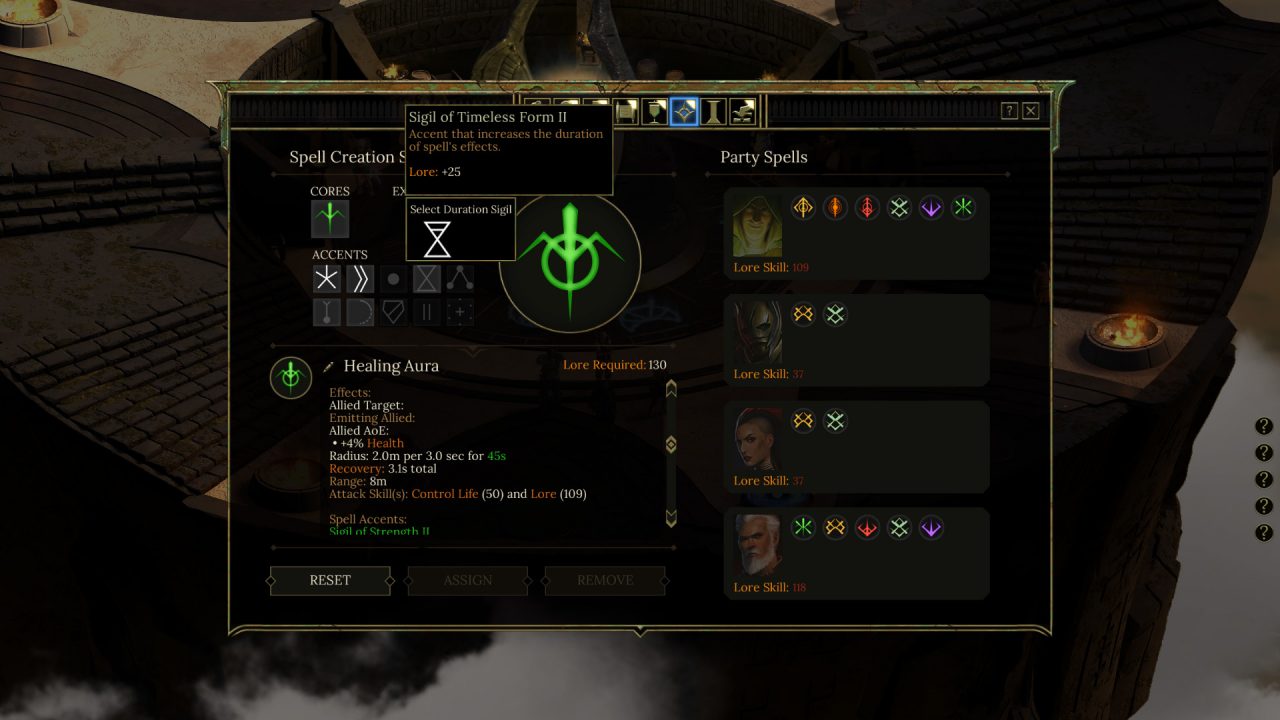Open the pillar icon tab
Image resolution: width=1280 pixels, height=720 pixels.
[x=713, y=111]
